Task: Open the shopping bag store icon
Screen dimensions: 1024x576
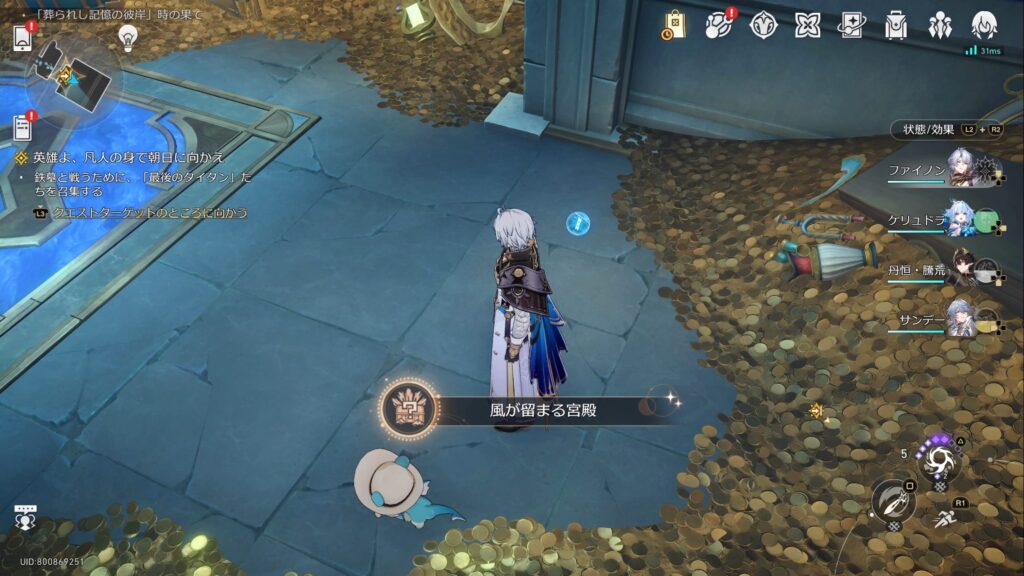Action: tap(673, 25)
